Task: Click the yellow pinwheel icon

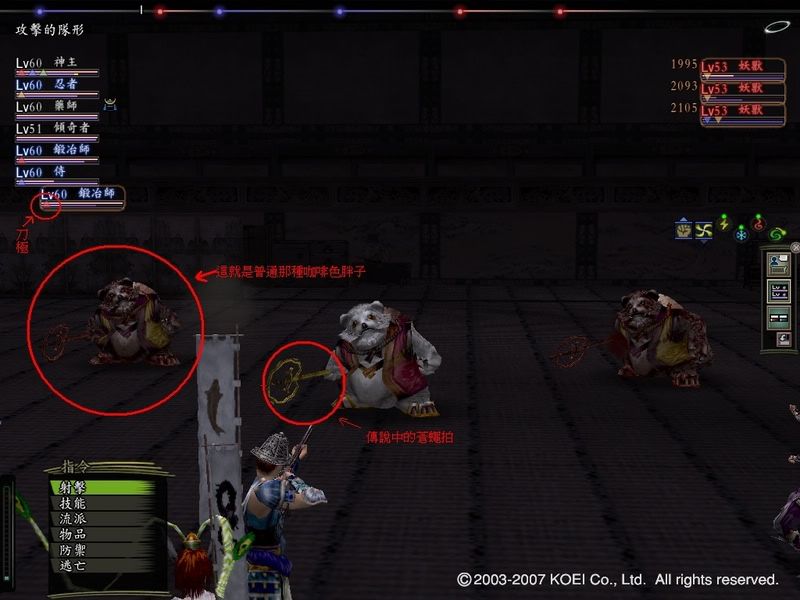Action: (704, 229)
